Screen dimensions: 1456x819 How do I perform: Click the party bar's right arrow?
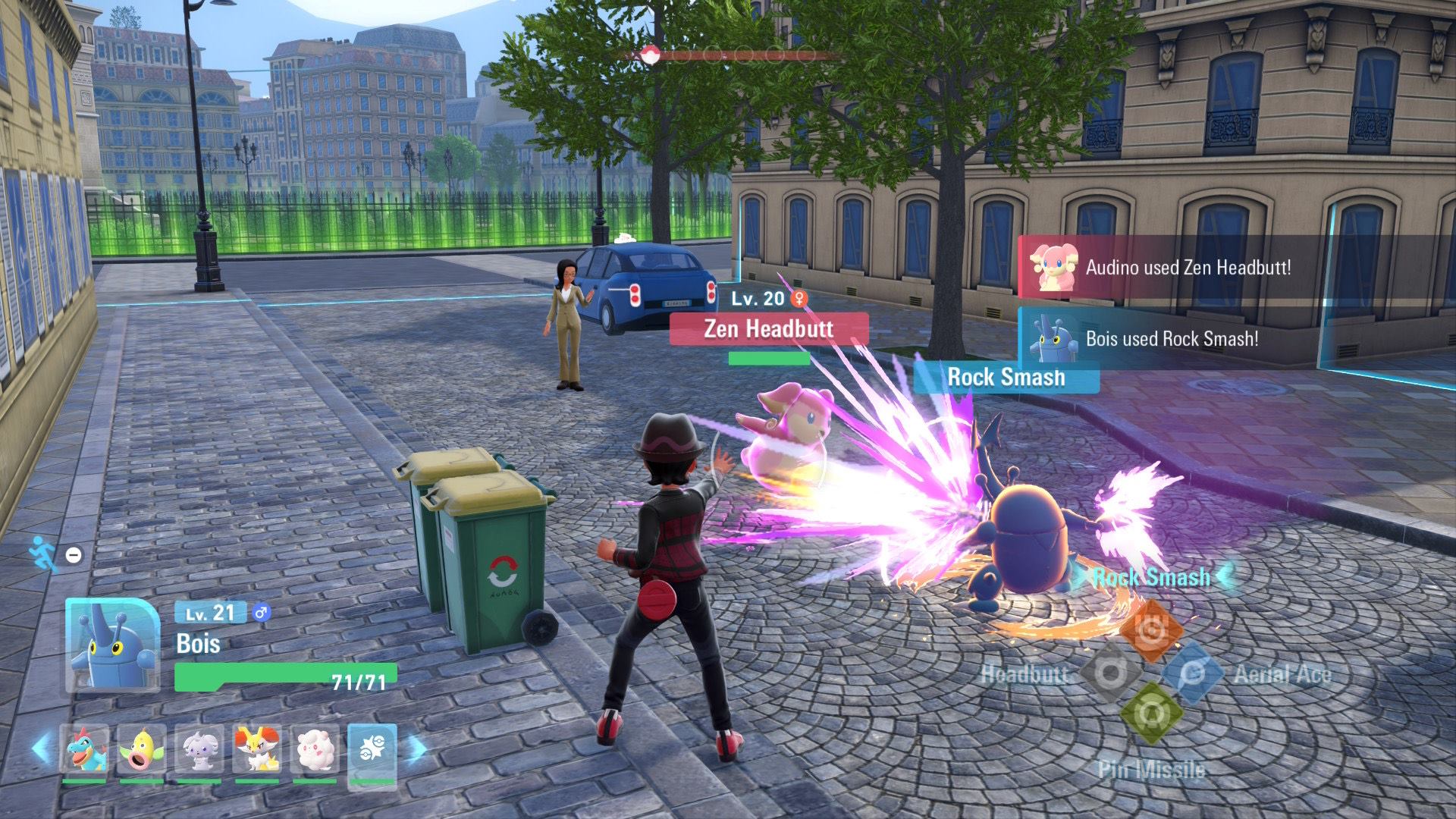click(x=416, y=749)
